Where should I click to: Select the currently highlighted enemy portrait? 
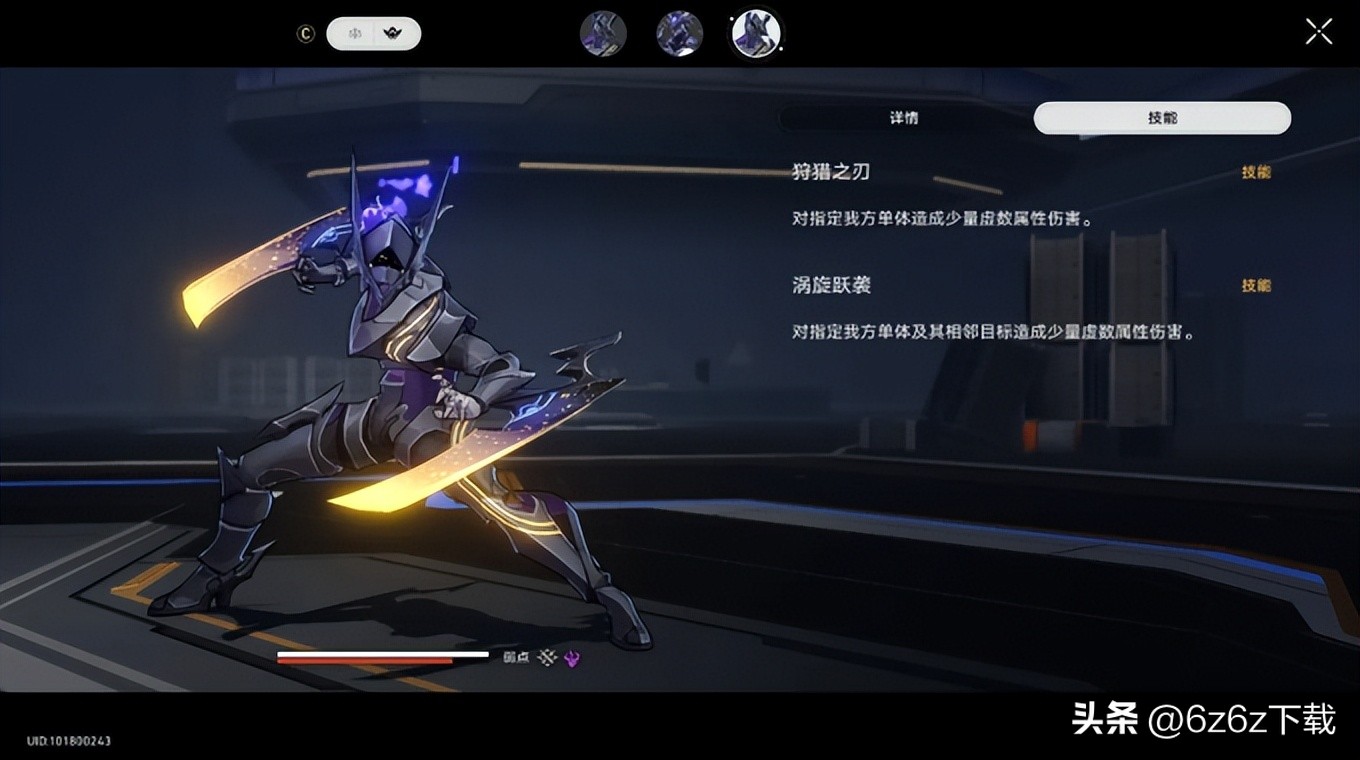point(756,33)
